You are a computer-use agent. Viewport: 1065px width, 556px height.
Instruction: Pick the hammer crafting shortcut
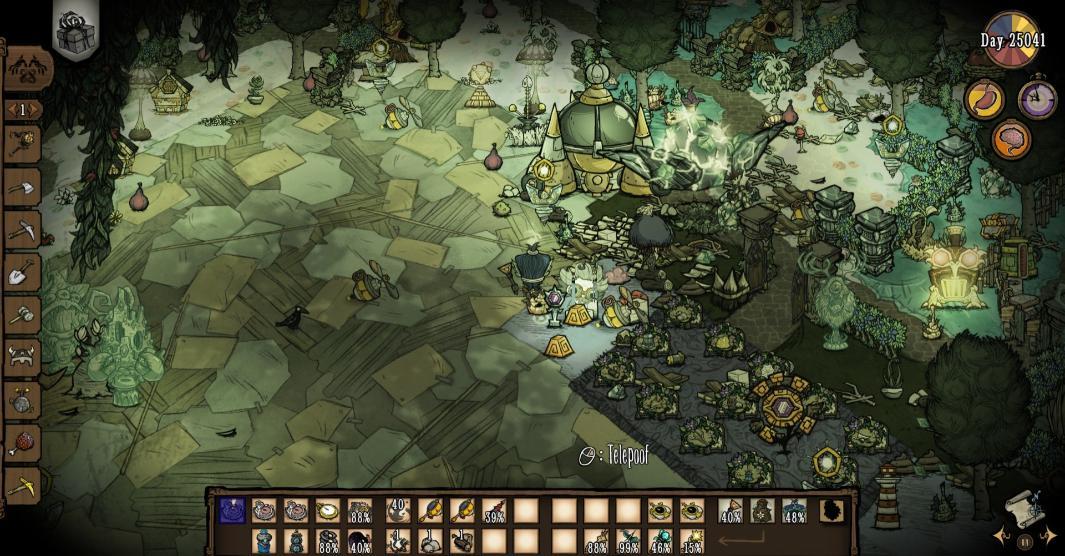22,314
